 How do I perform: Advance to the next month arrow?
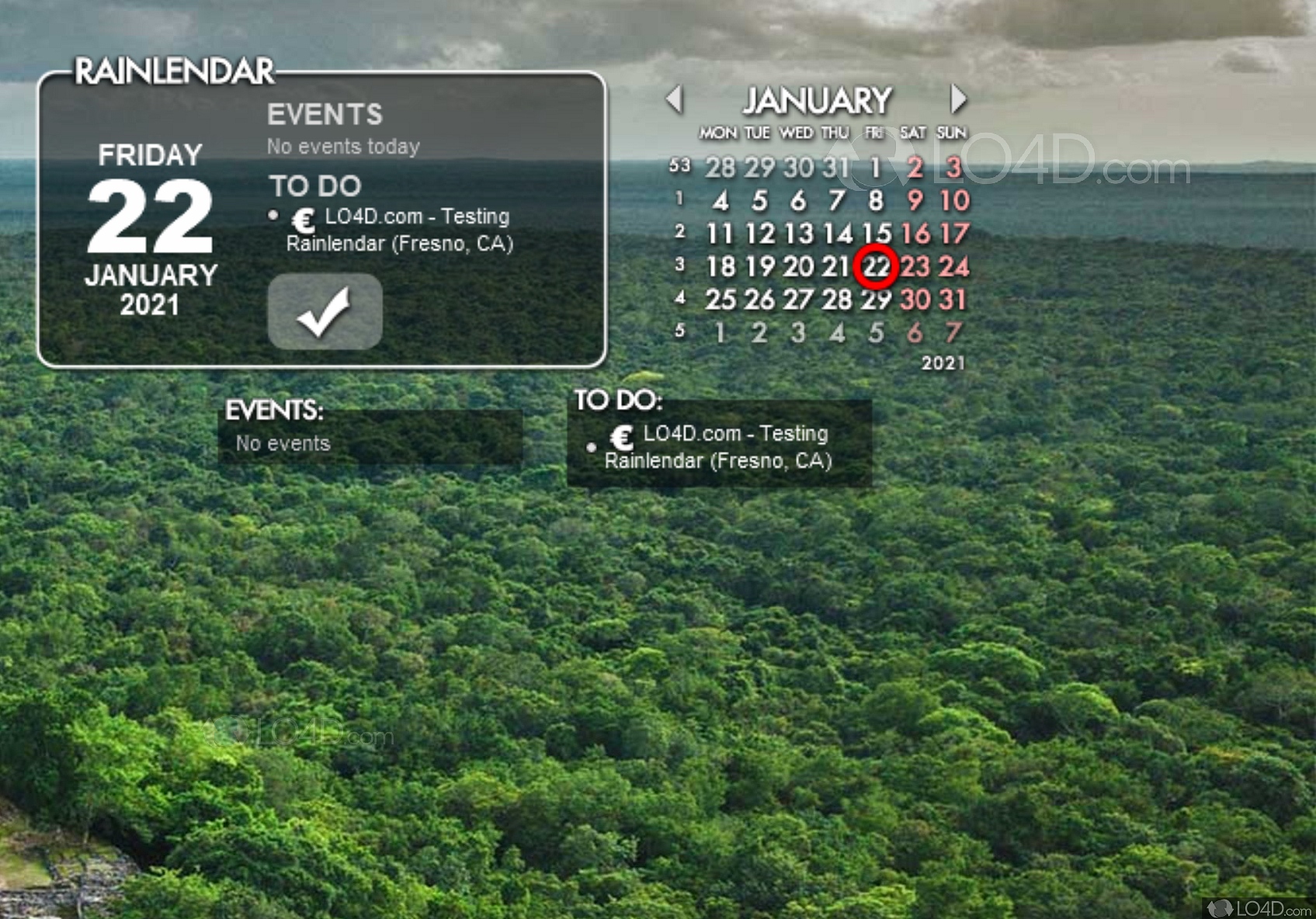[958, 99]
